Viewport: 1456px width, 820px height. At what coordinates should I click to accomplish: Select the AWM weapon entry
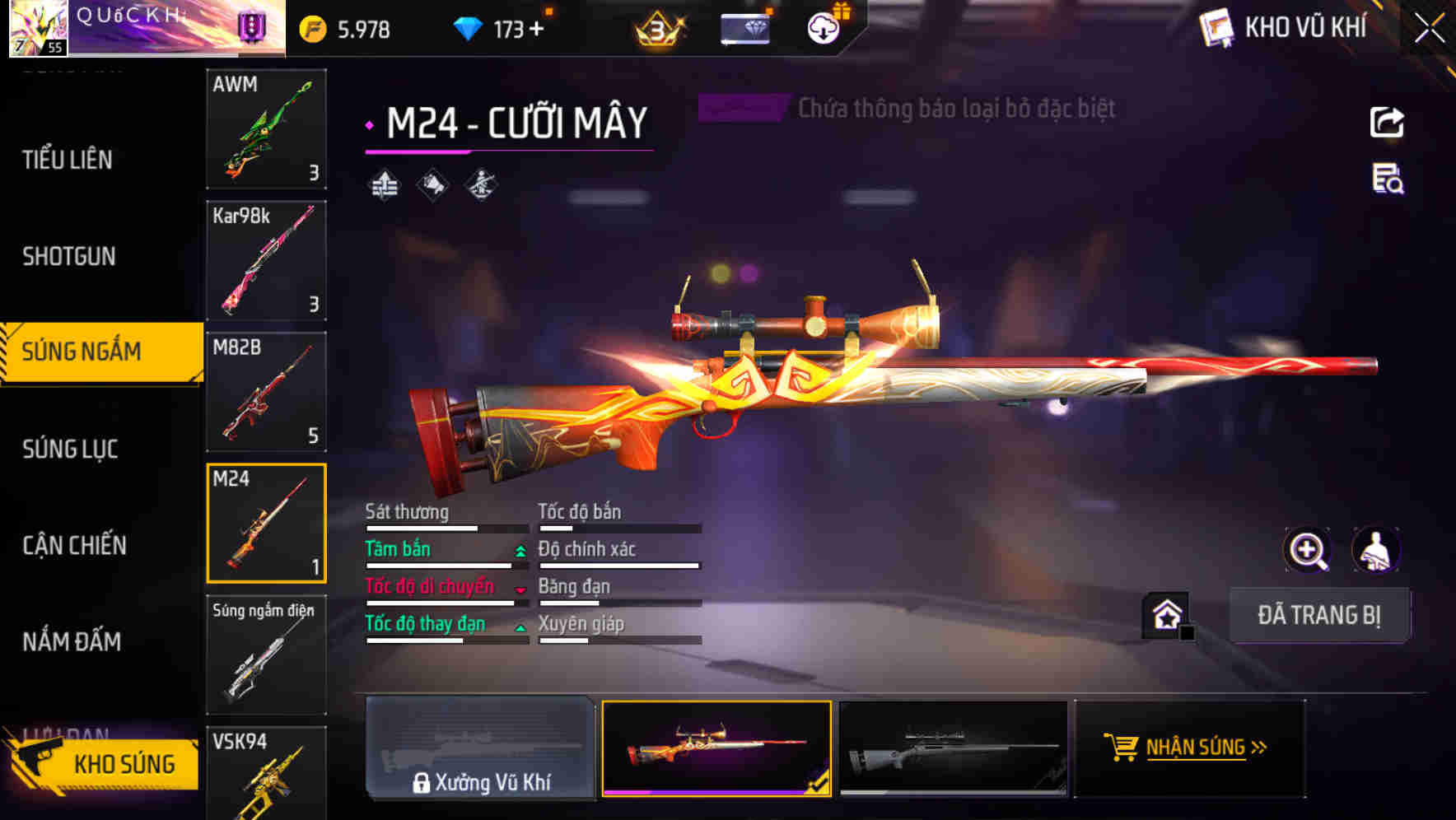(x=266, y=130)
